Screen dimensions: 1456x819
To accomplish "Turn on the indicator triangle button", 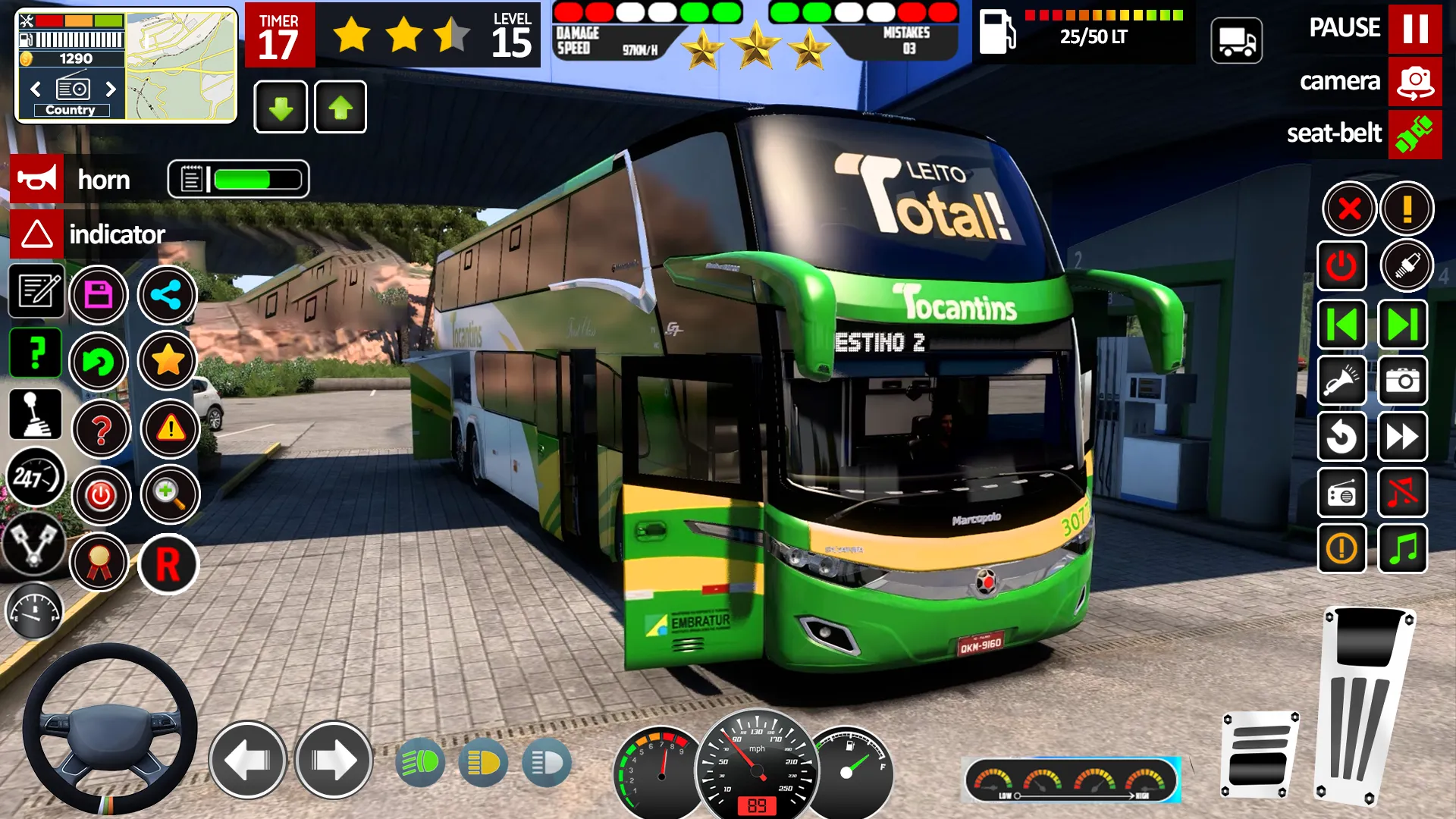I will [36, 234].
